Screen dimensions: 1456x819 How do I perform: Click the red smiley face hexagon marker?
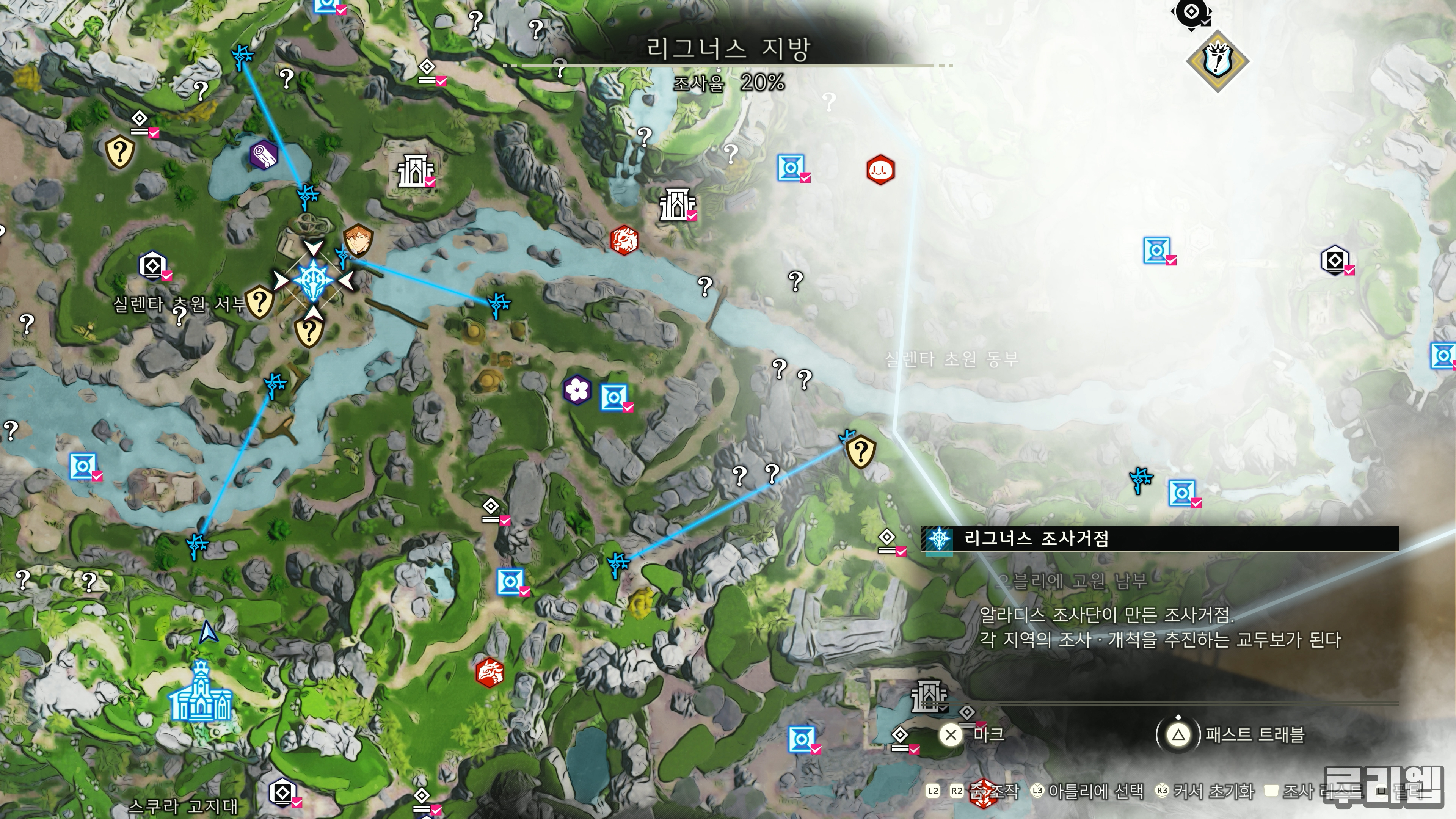(880, 169)
